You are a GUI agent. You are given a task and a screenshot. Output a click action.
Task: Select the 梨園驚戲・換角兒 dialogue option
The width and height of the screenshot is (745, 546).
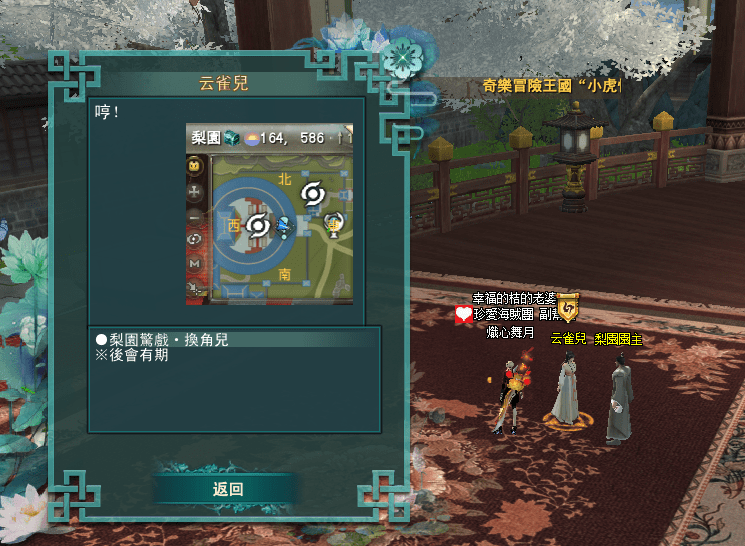(166, 340)
